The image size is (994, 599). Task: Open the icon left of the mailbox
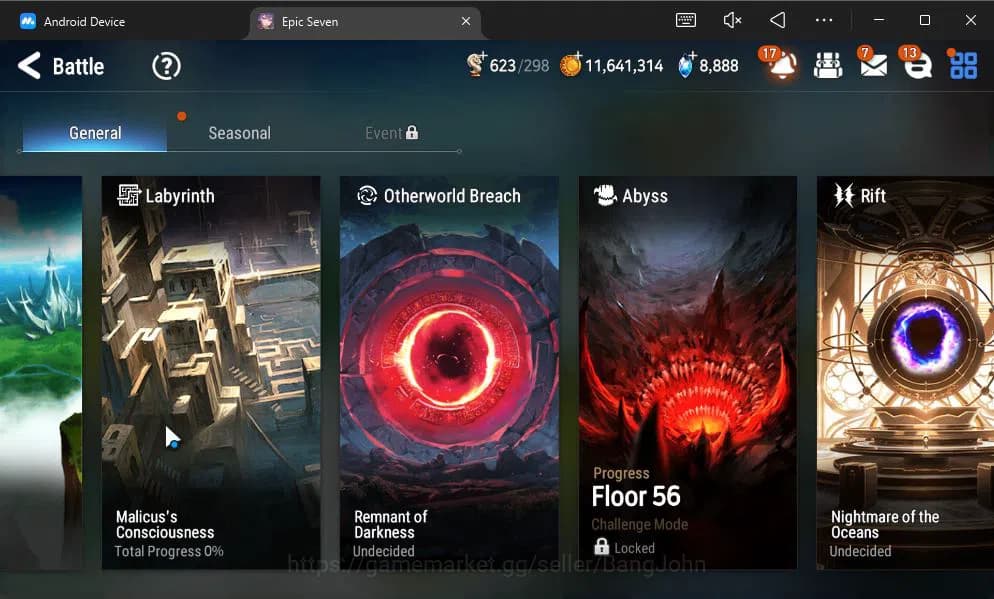pyautogui.click(x=828, y=66)
